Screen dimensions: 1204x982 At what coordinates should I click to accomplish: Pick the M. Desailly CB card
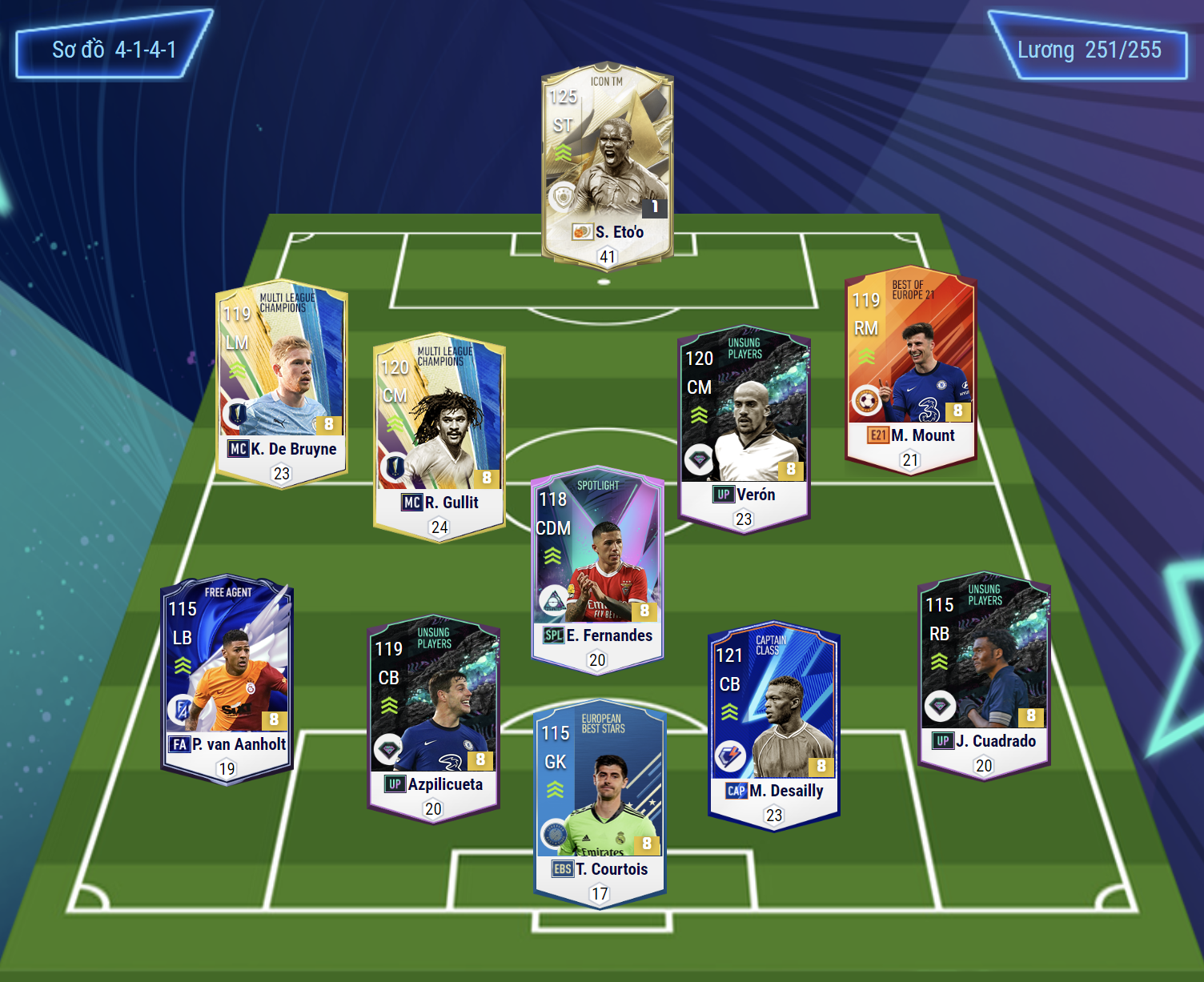tap(773, 724)
